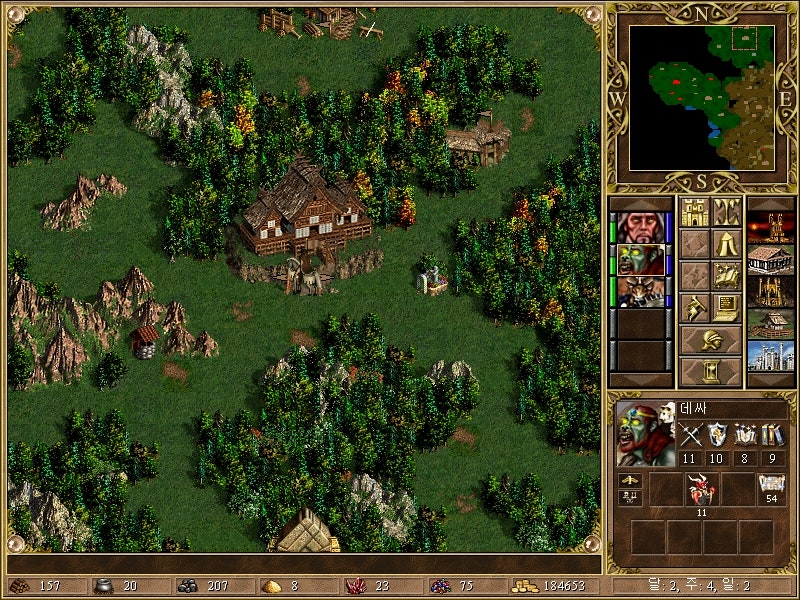Select the fiery Inferno town in list
The height and width of the screenshot is (600, 800).
771,226
